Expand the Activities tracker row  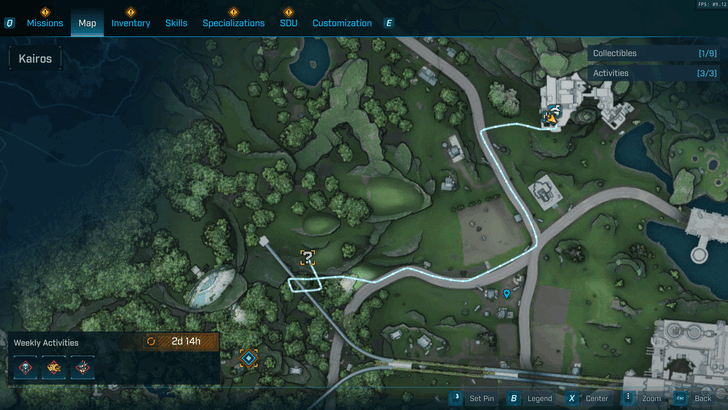[655, 73]
